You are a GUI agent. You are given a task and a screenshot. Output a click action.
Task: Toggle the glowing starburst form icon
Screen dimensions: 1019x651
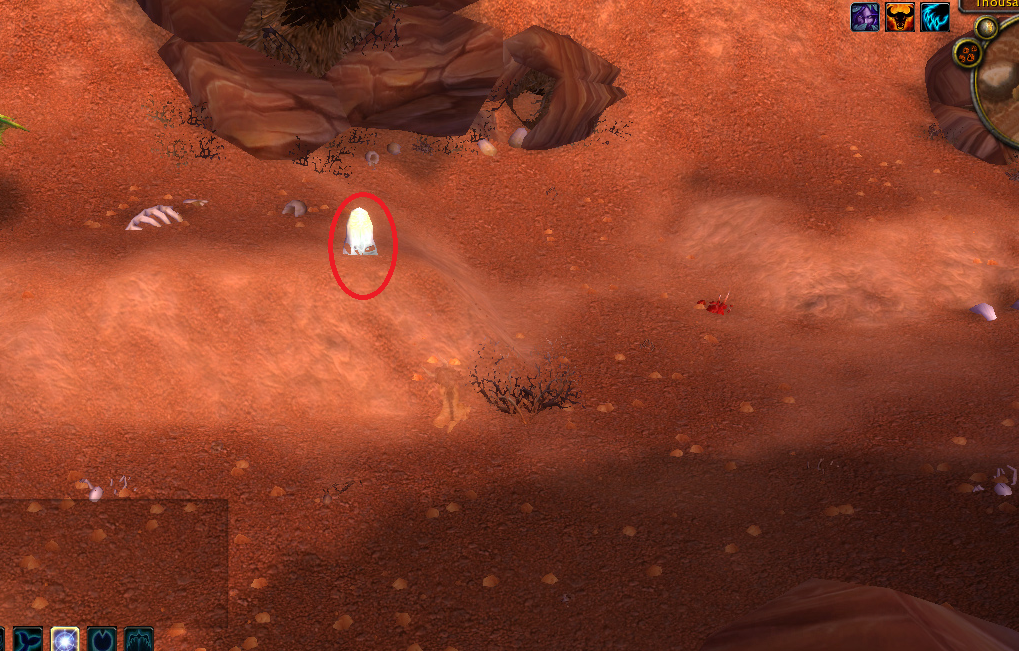pyautogui.click(x=65, y=639)
